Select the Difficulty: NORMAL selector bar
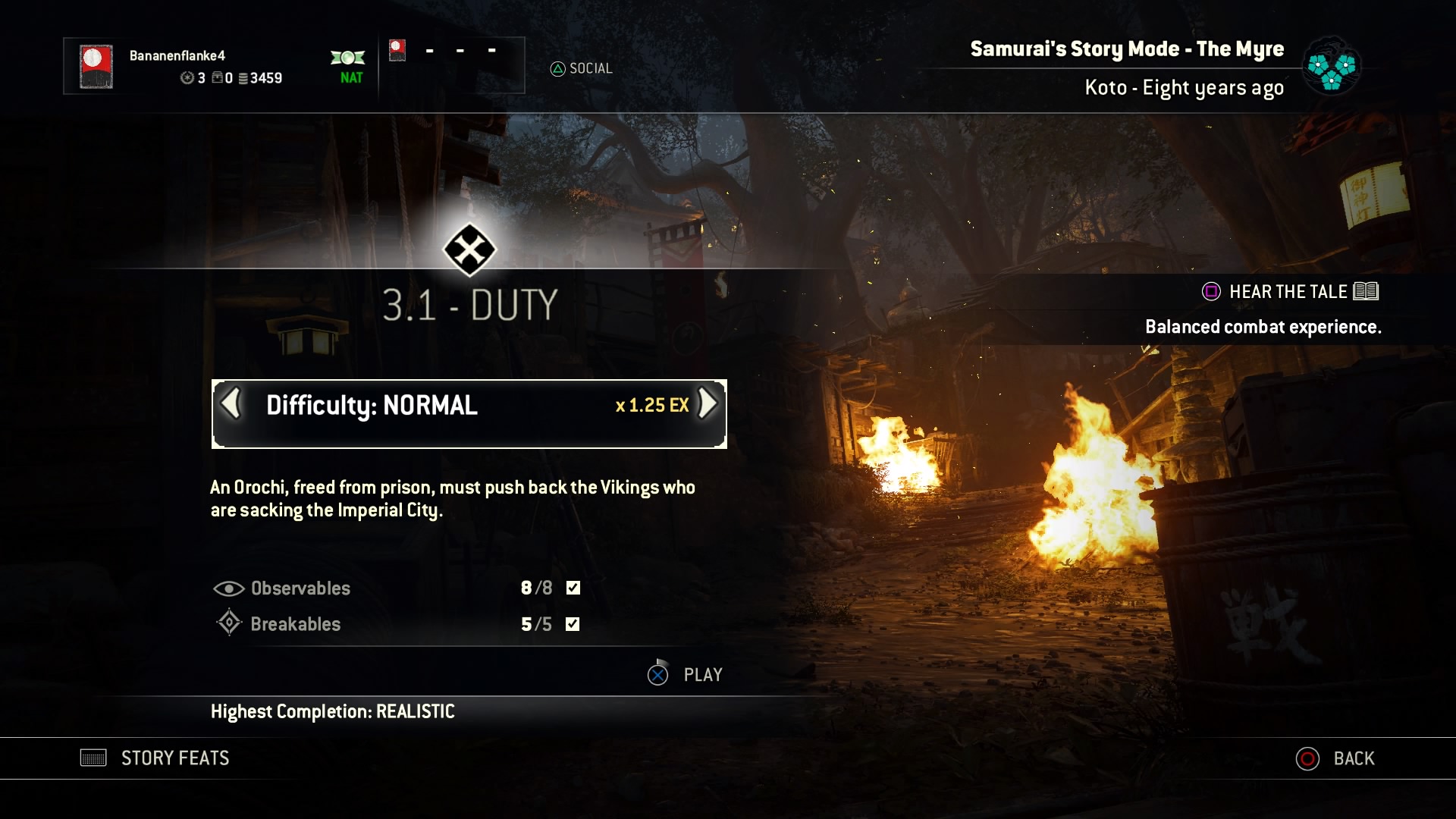Image resolution: width=1456 pixels, height=819 pixels. (469, 413)
